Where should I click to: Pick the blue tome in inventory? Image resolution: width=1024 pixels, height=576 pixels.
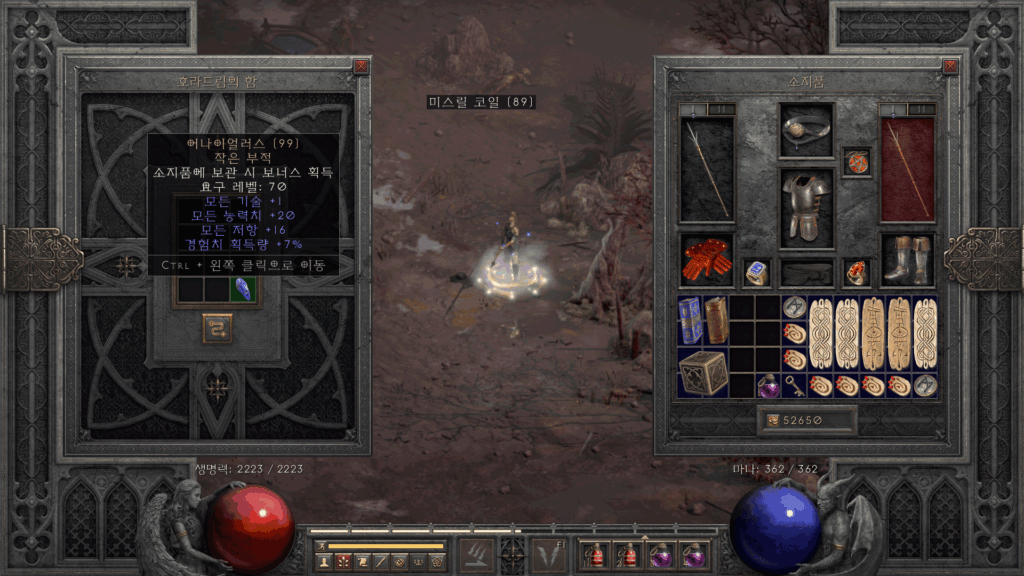690,320
